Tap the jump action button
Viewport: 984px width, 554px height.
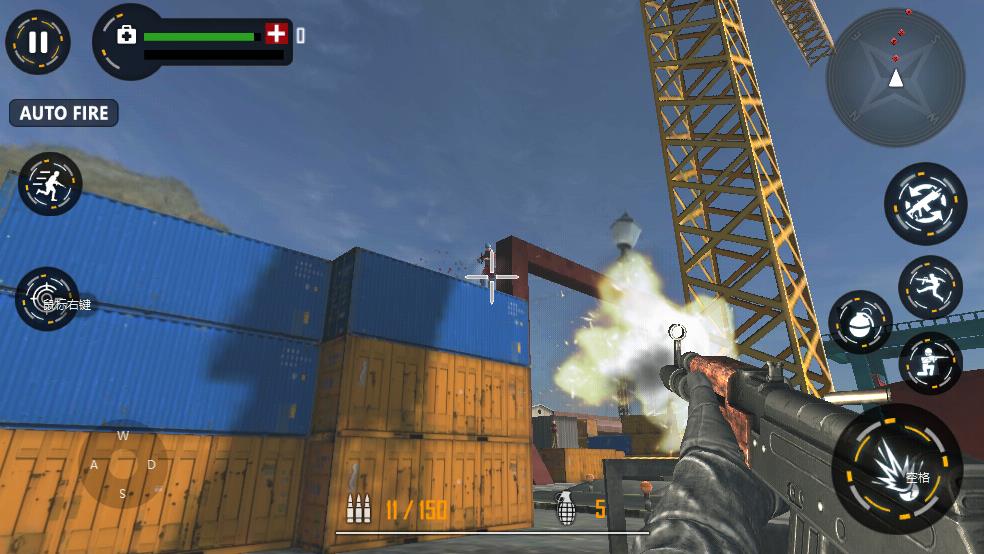coord(930,288)
